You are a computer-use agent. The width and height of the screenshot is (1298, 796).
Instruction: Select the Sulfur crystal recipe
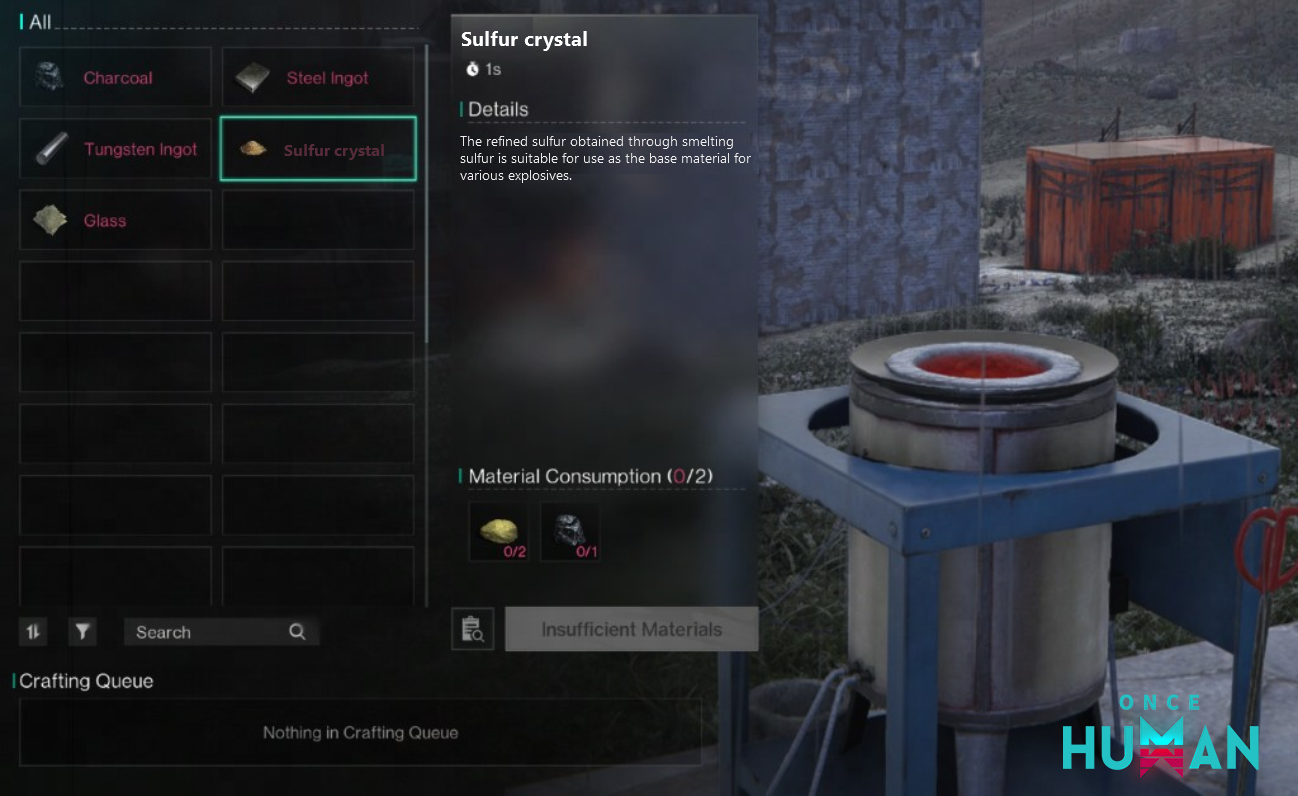tap(318, 149)
